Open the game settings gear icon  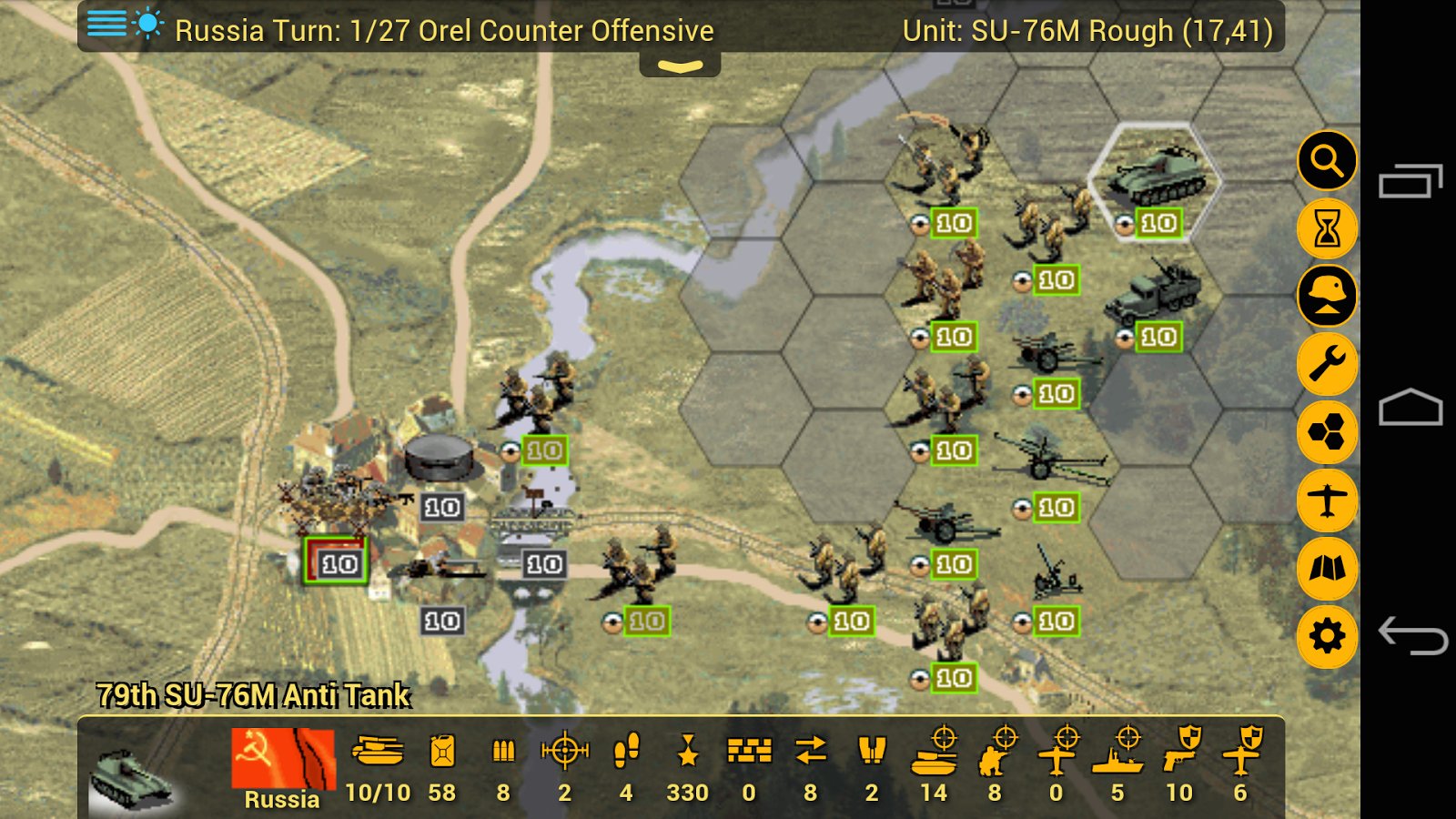[1328, 634]
